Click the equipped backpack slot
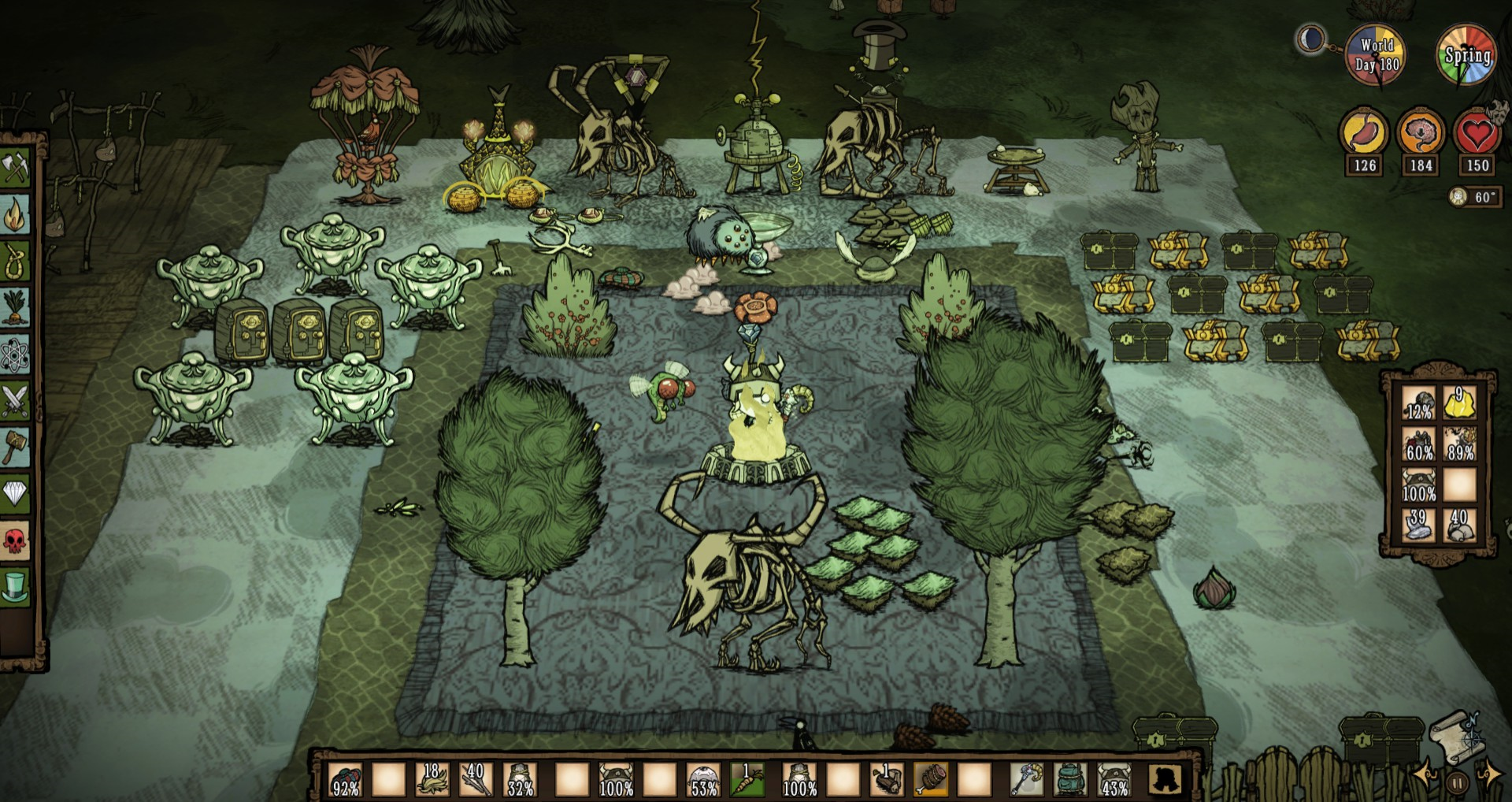The height and width of the screenshot is (802, 1512). [1069, 779]
